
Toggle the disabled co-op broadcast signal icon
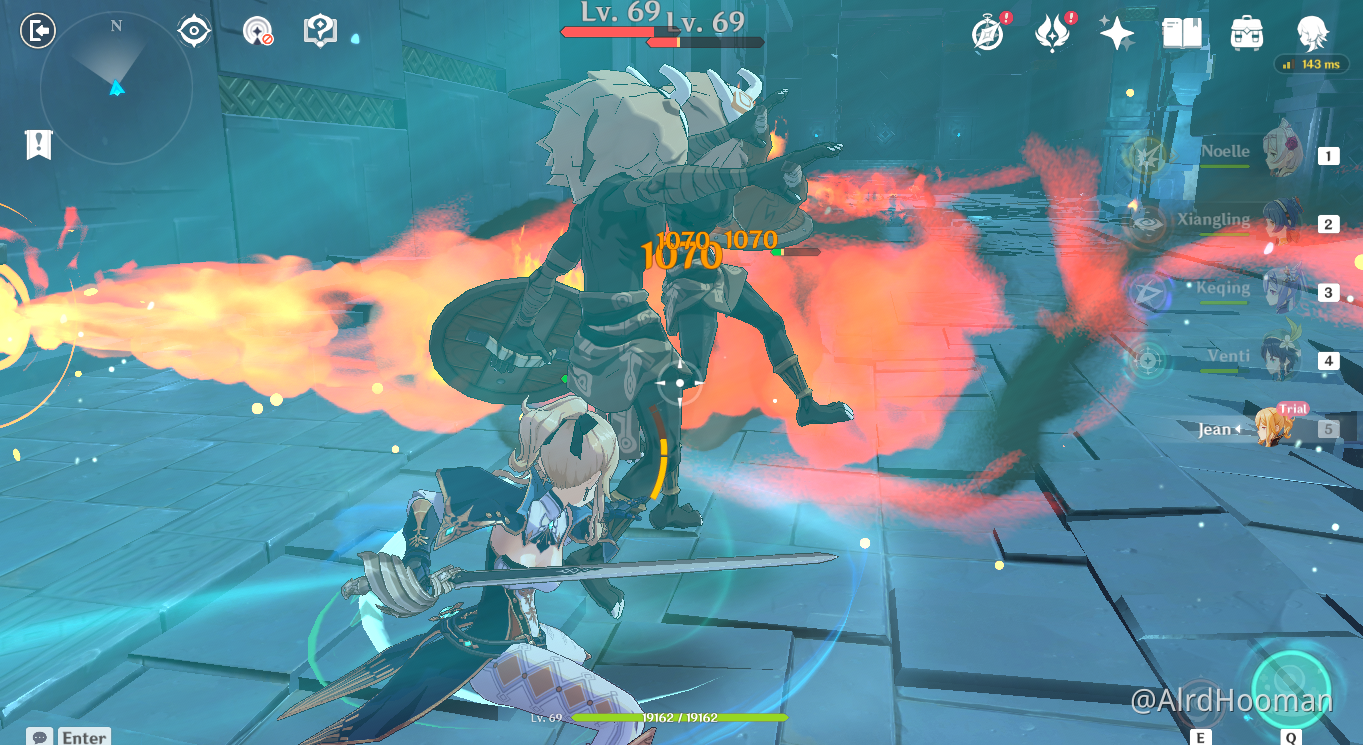[x=262, y=31]
